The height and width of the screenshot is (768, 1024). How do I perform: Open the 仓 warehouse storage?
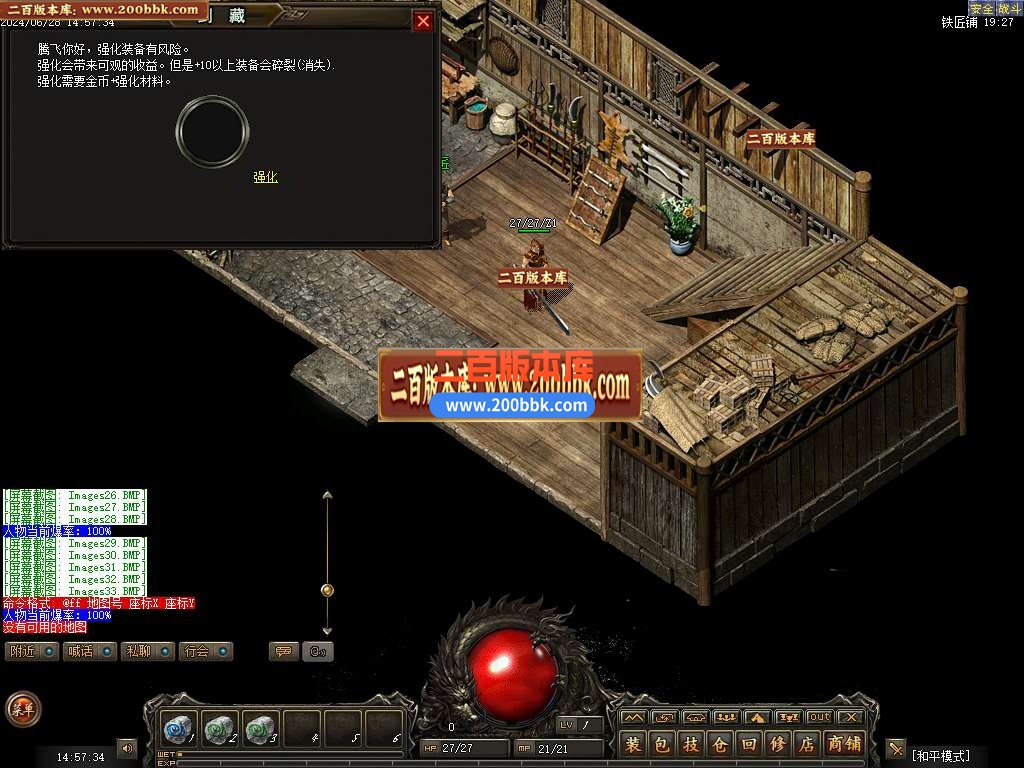[x=720, y=744]
